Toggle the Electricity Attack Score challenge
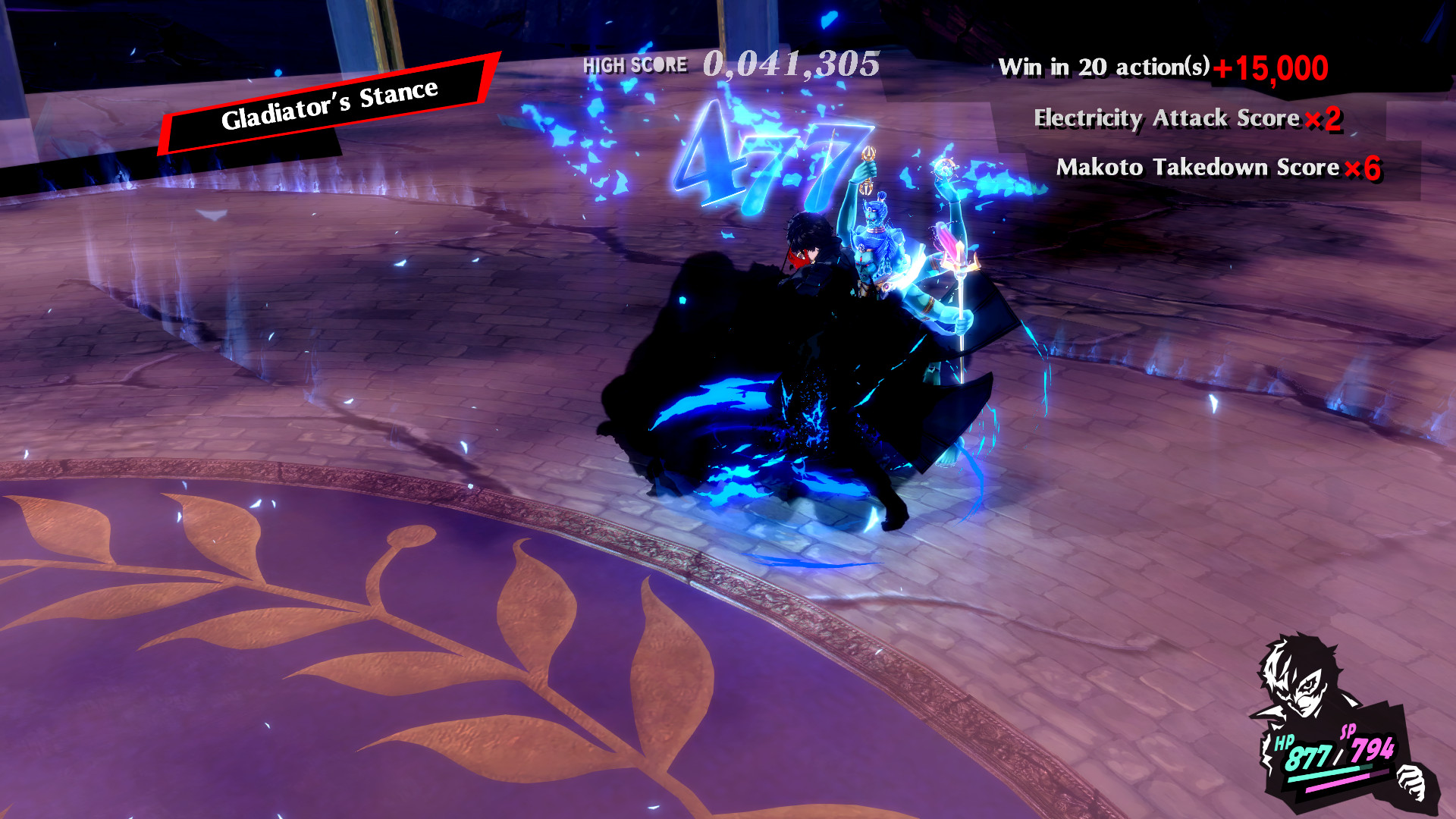 click(x=1168, y=118)
